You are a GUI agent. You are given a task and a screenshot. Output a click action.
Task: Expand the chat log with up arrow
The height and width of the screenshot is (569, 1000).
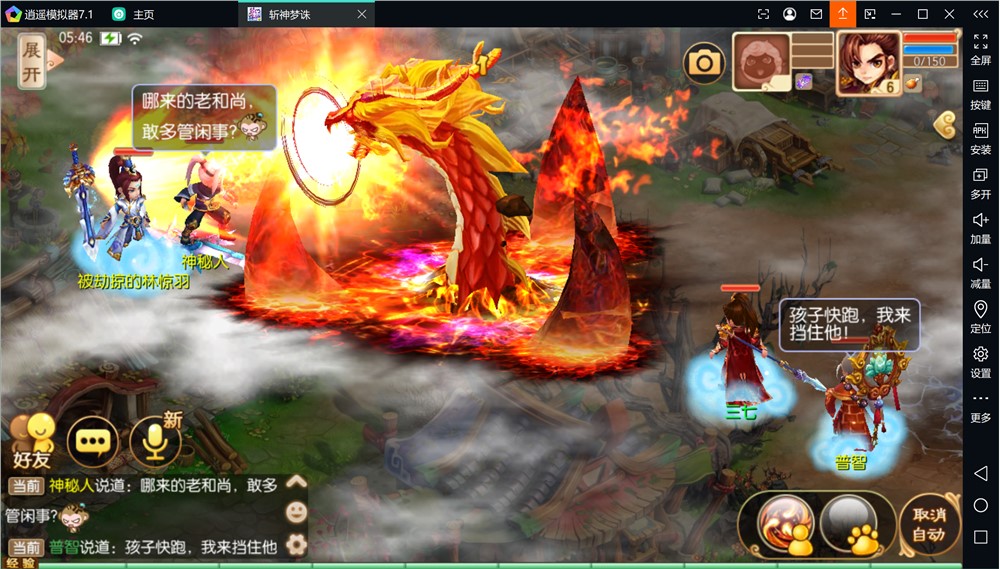point(296,482)
